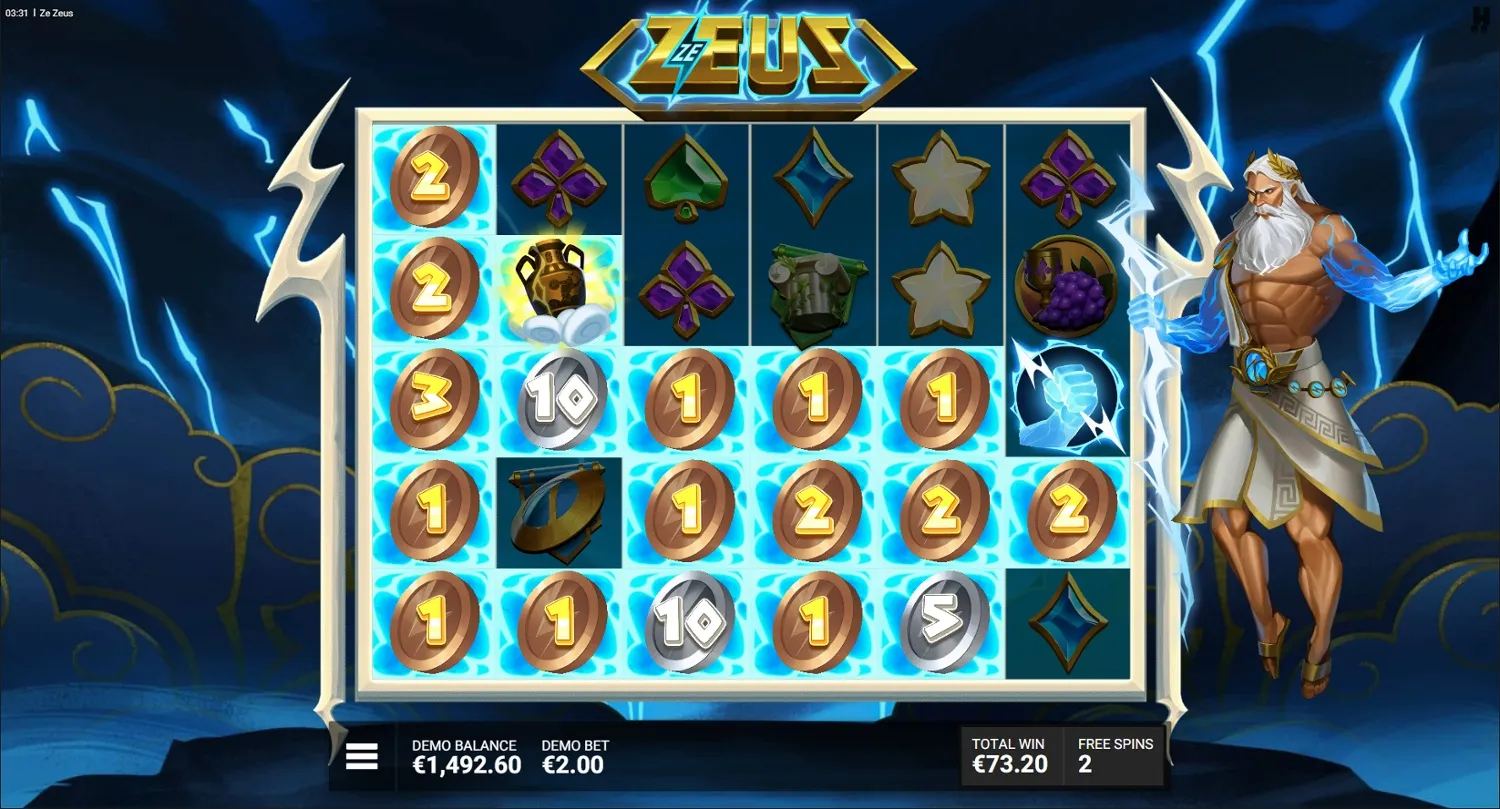The width and height of the screenshot is (1500, 809).
Task: Click the green spade gem symbol
Action: click(686, 178)
